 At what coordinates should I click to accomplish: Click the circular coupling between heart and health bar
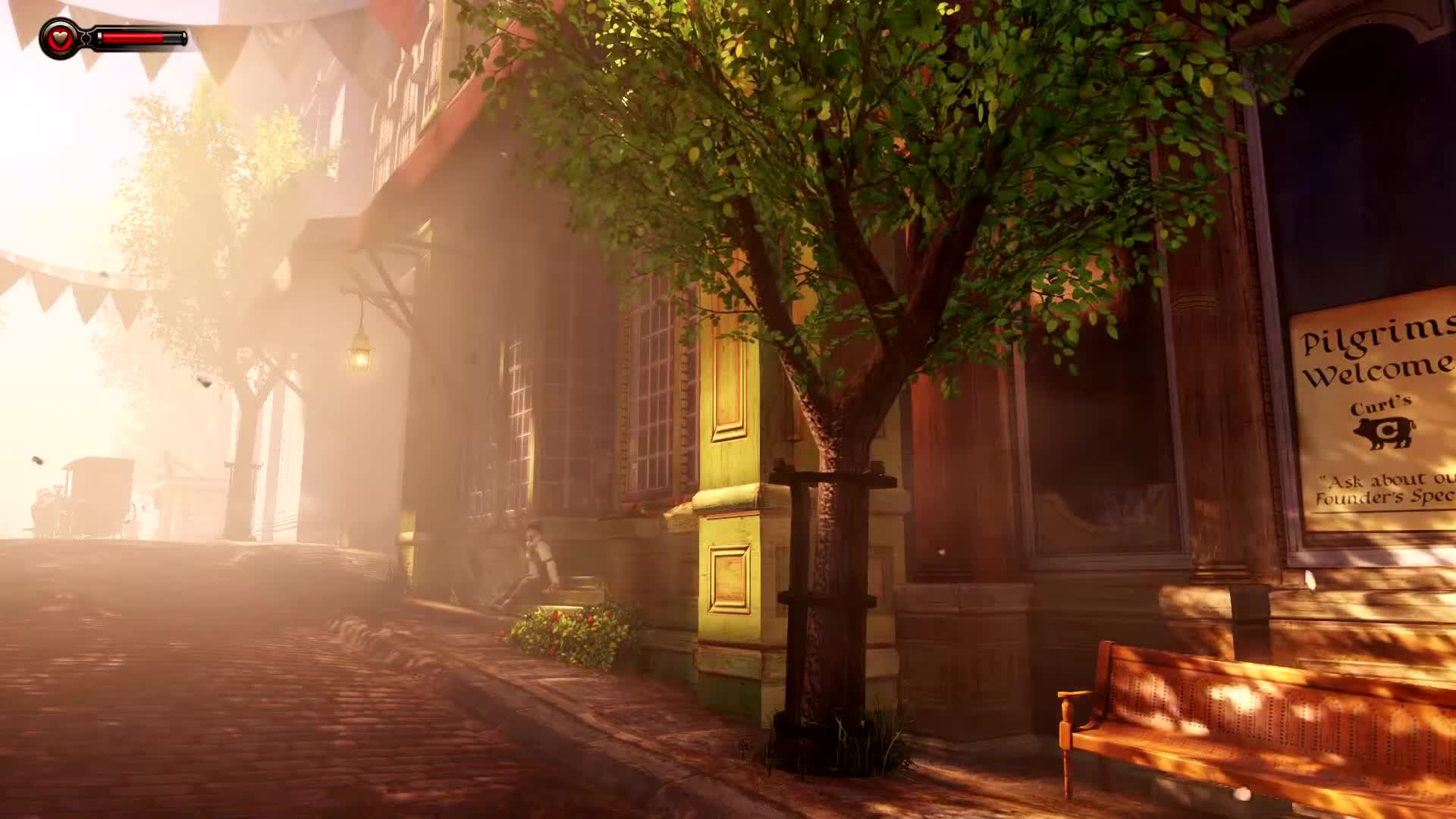click(x=86, y=38)
